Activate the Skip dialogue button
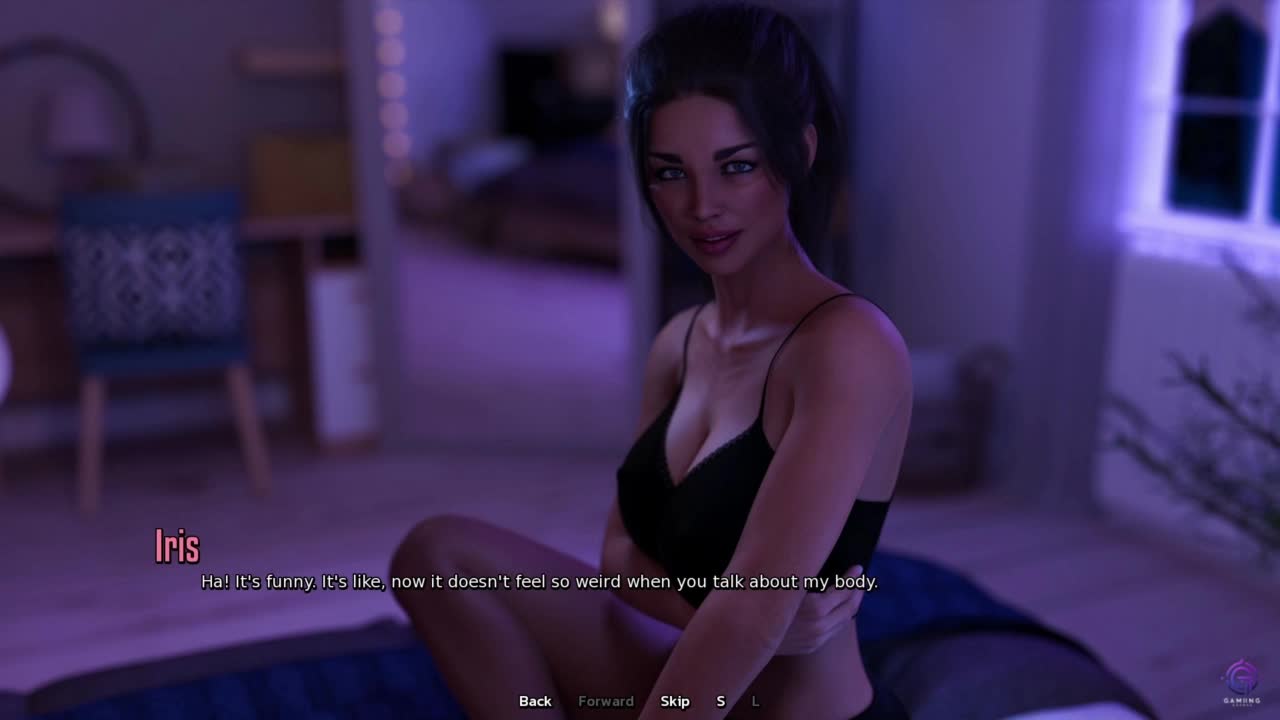The height and width of the screenshot is (720, 1280). (x=675, y=701)
